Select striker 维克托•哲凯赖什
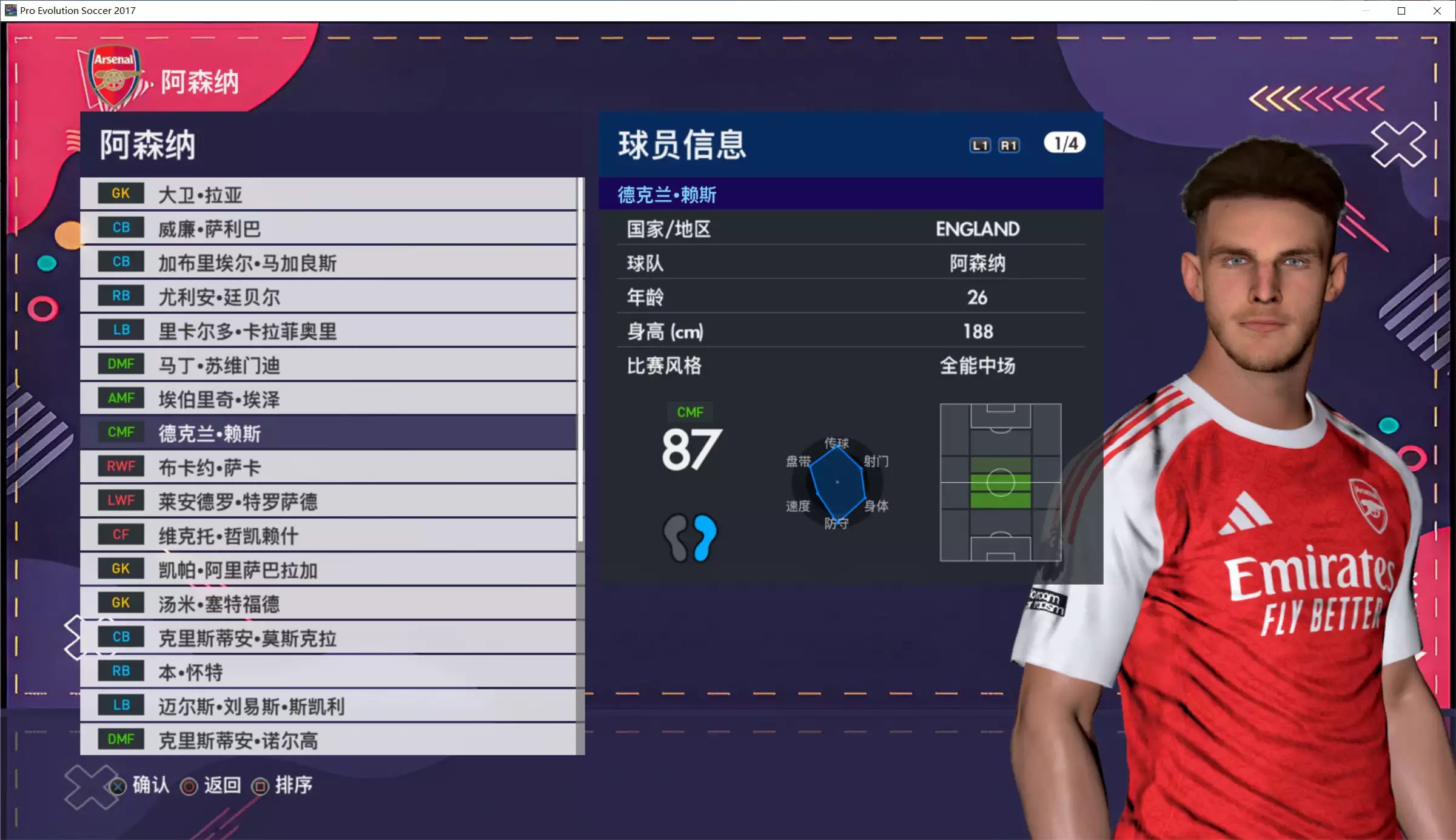The image size is (1456, 840). [327, 536]
